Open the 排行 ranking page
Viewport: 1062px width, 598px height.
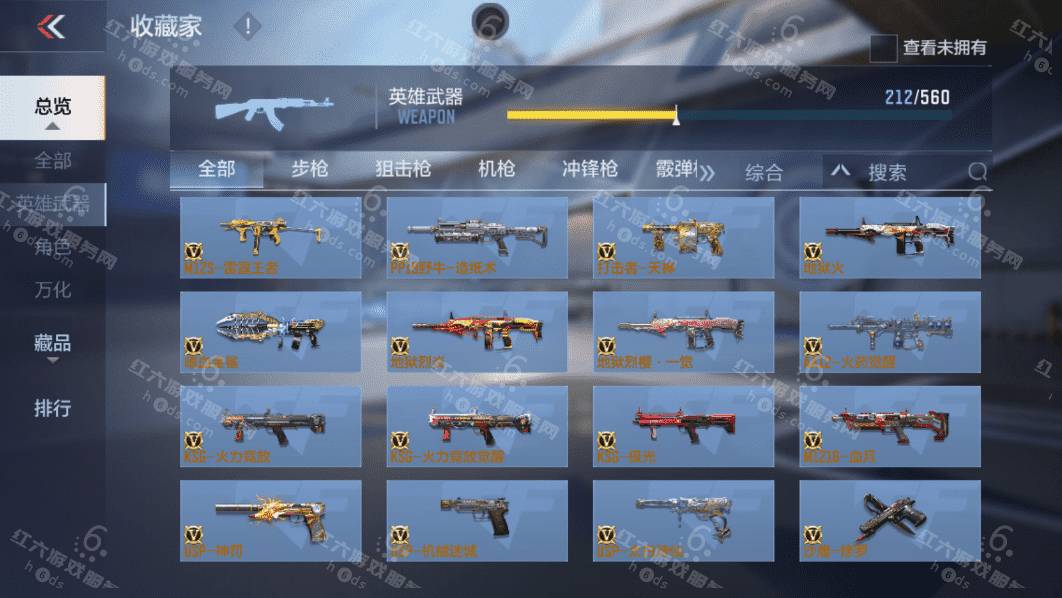point(53,408)
